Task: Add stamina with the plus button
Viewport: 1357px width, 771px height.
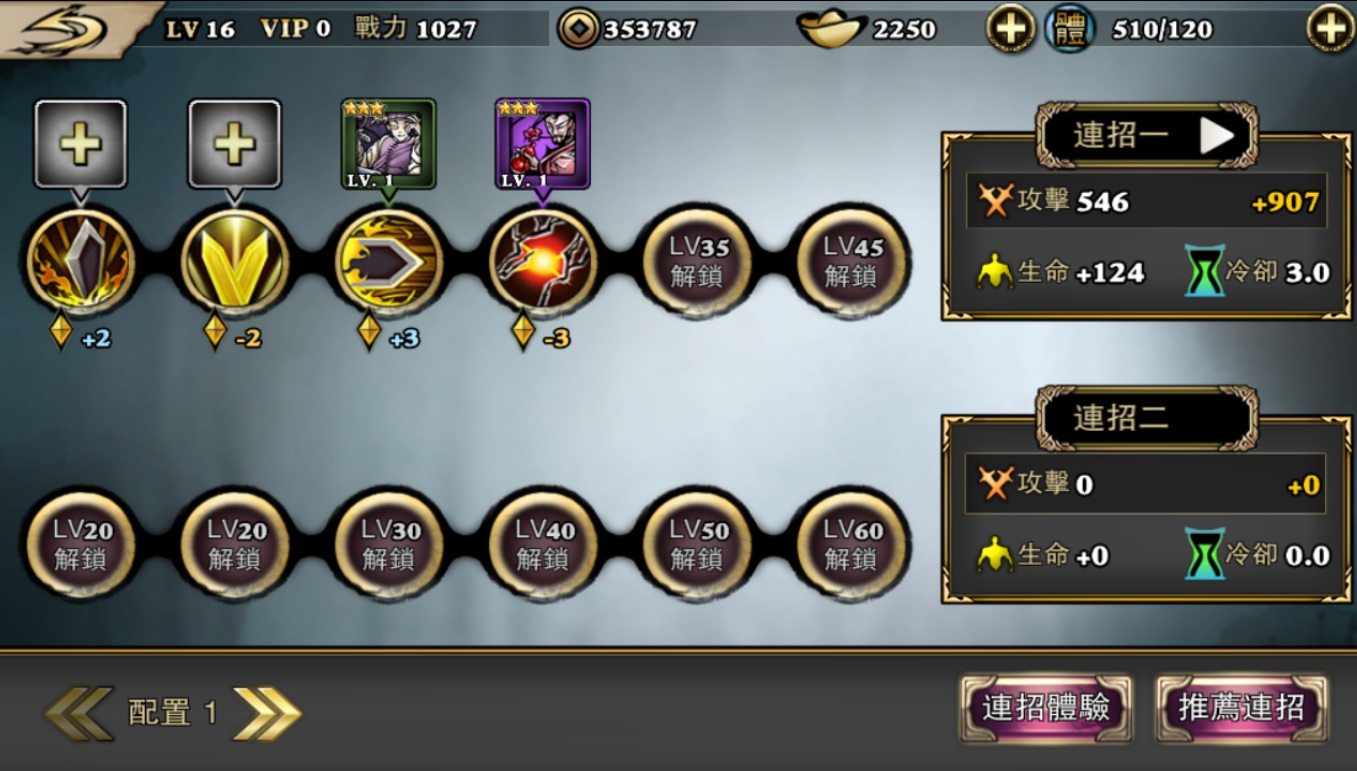Action: click(x=1330, y=29)
